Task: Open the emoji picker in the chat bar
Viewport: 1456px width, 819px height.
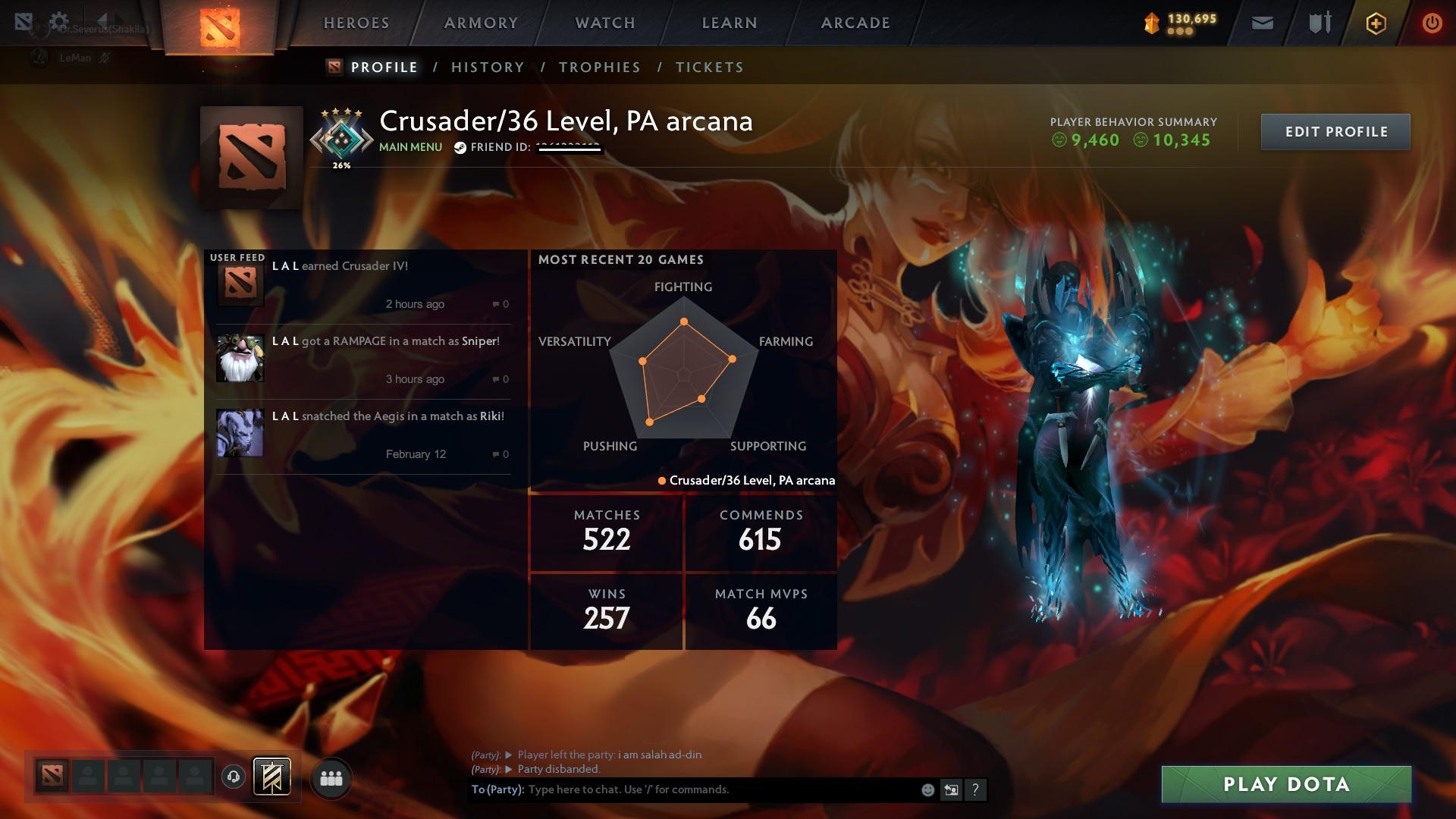Action: click(x=927, y=789)
